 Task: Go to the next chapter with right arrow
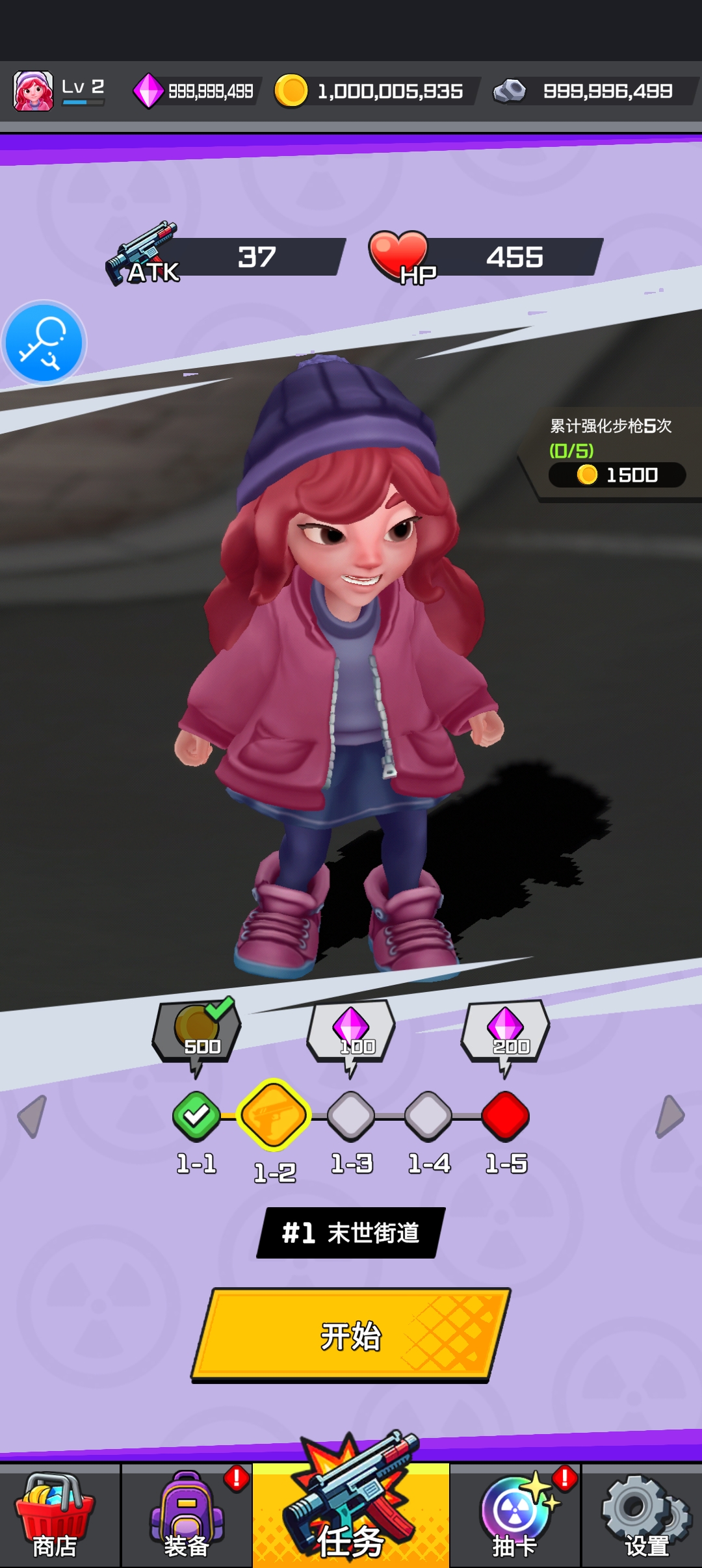[669, 1116]
